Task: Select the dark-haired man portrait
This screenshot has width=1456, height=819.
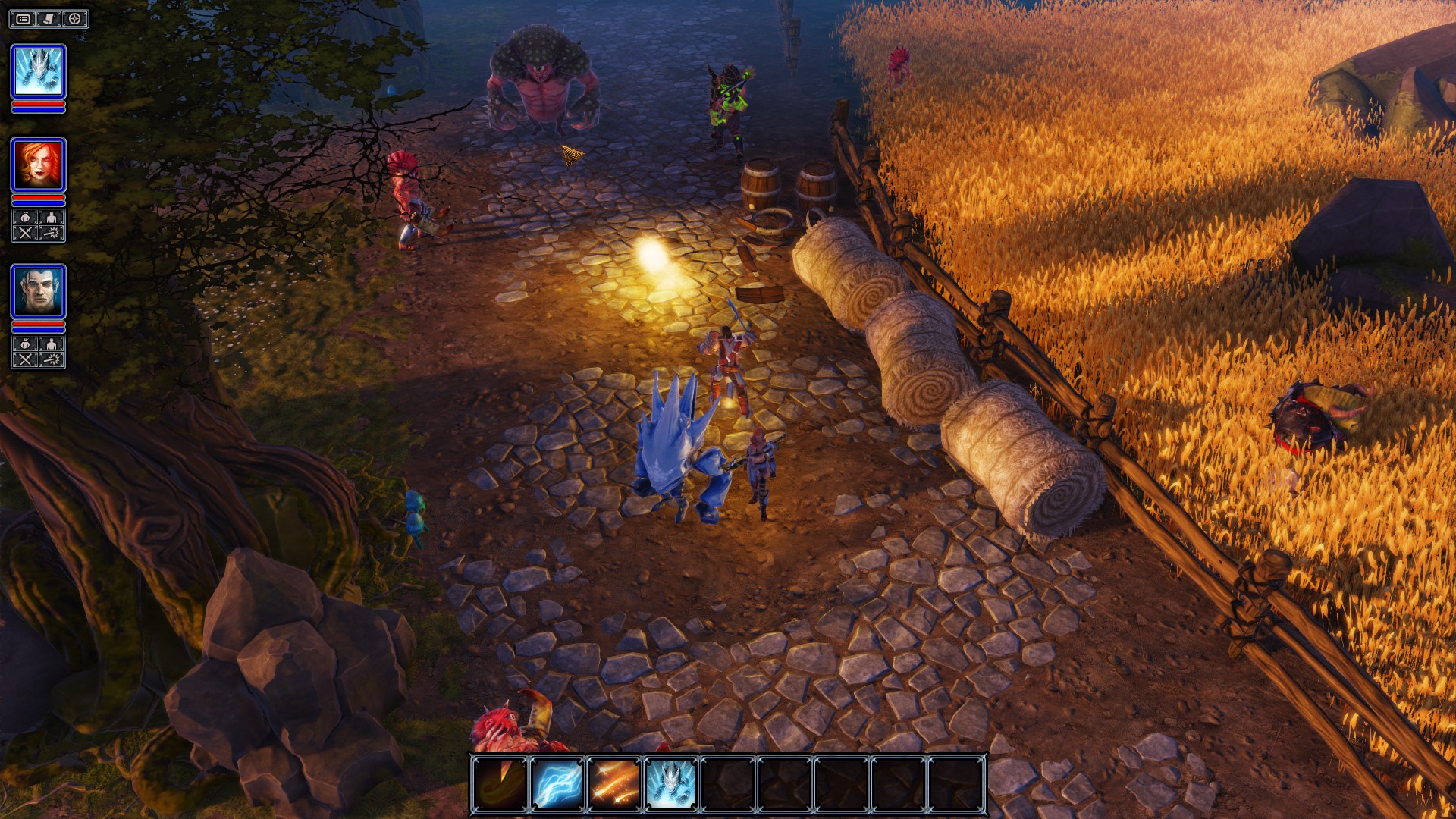Action: click(x=38, y=290)
